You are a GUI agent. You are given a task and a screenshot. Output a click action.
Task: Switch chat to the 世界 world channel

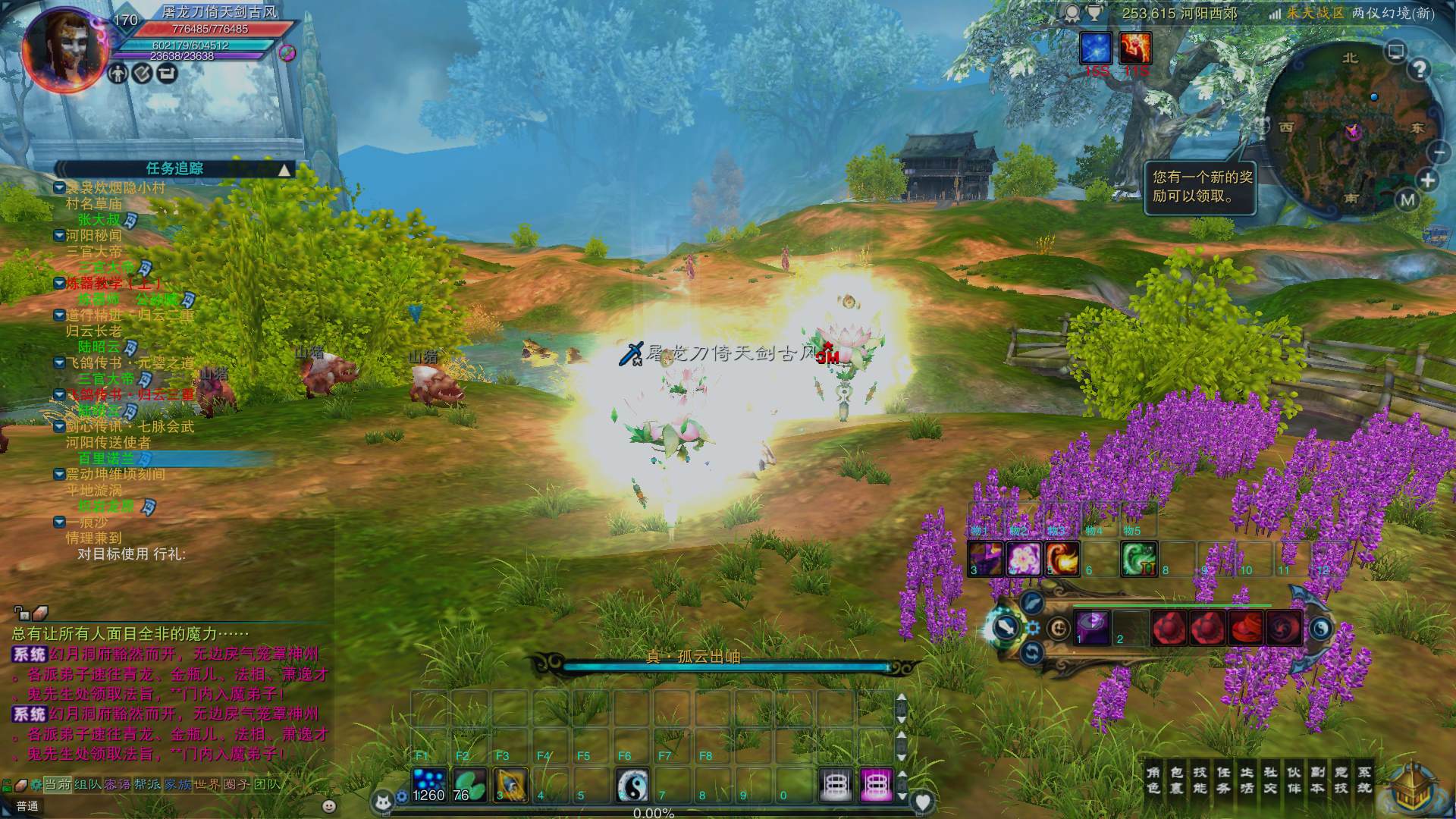[207, 784]
